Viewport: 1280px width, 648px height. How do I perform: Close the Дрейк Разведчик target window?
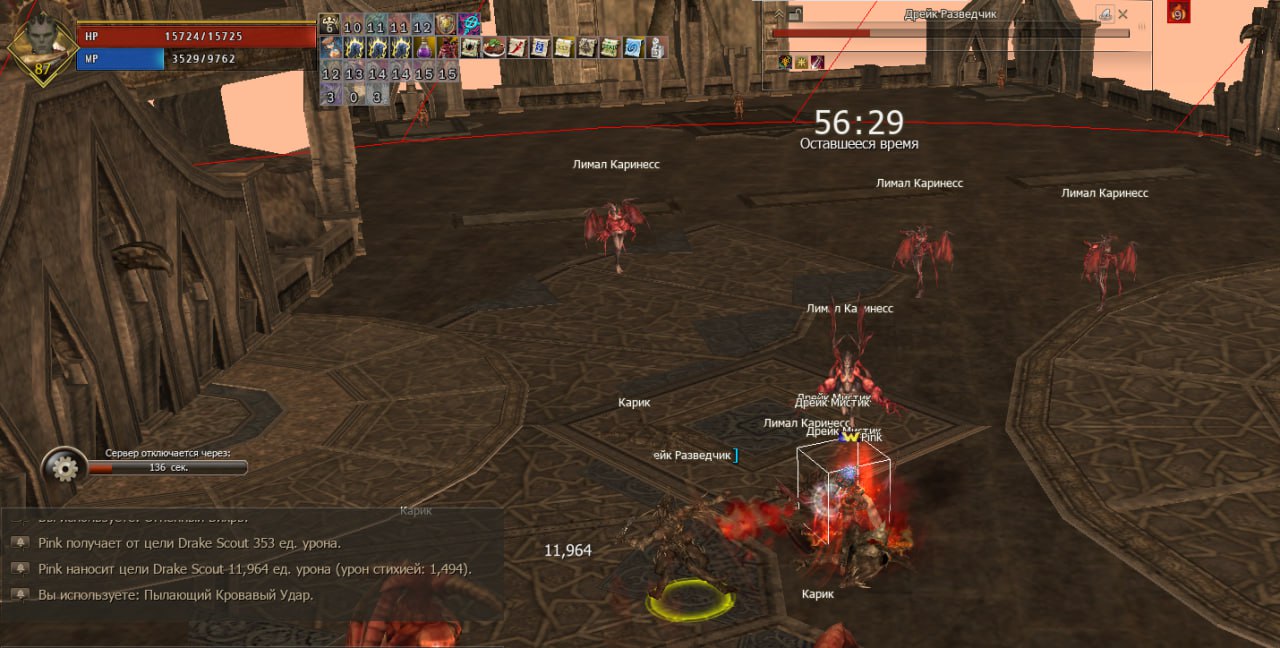coord(1123,14)
